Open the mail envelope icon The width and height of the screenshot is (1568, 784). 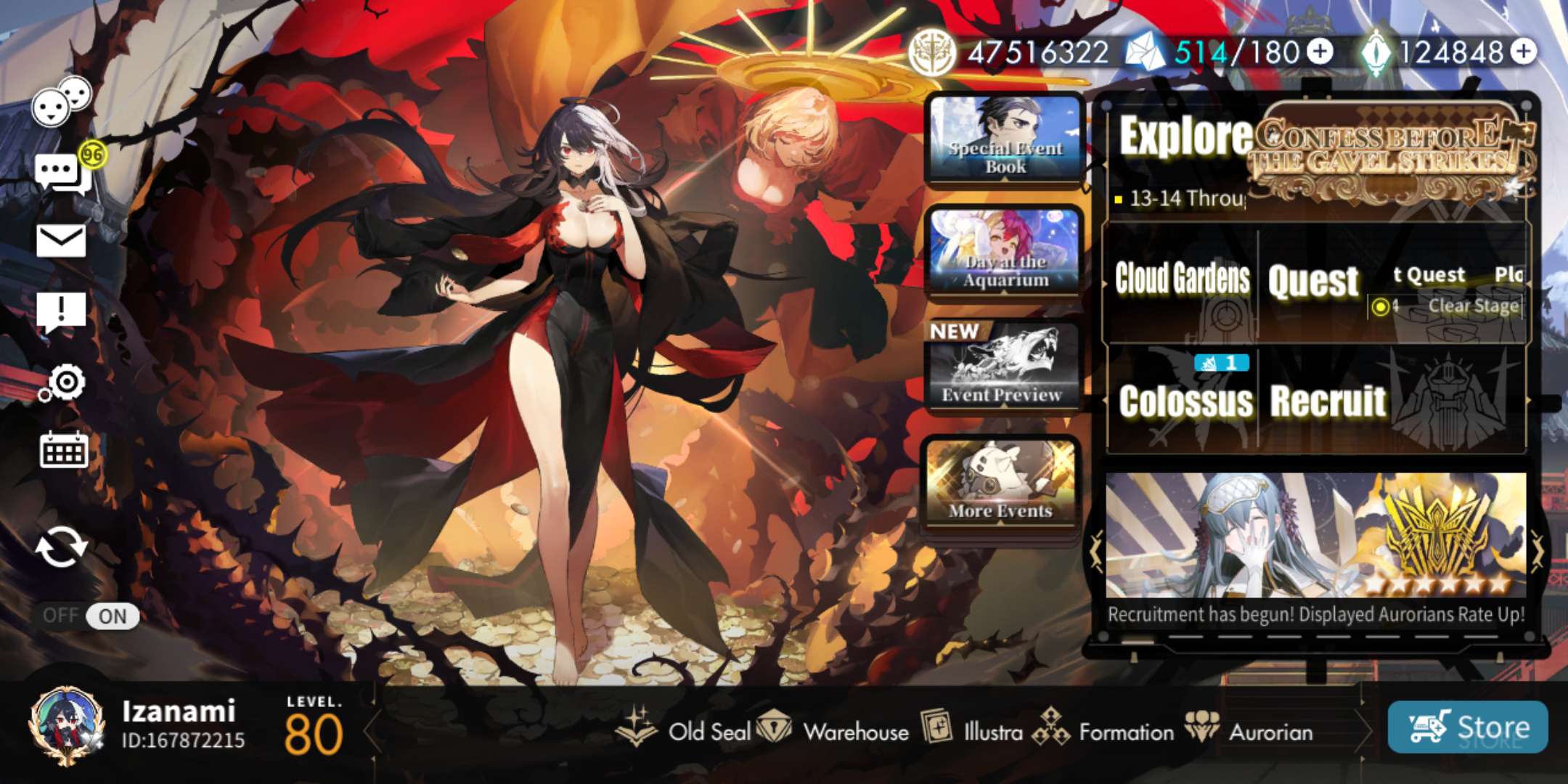pyautogui.click(x=61, y=240)
